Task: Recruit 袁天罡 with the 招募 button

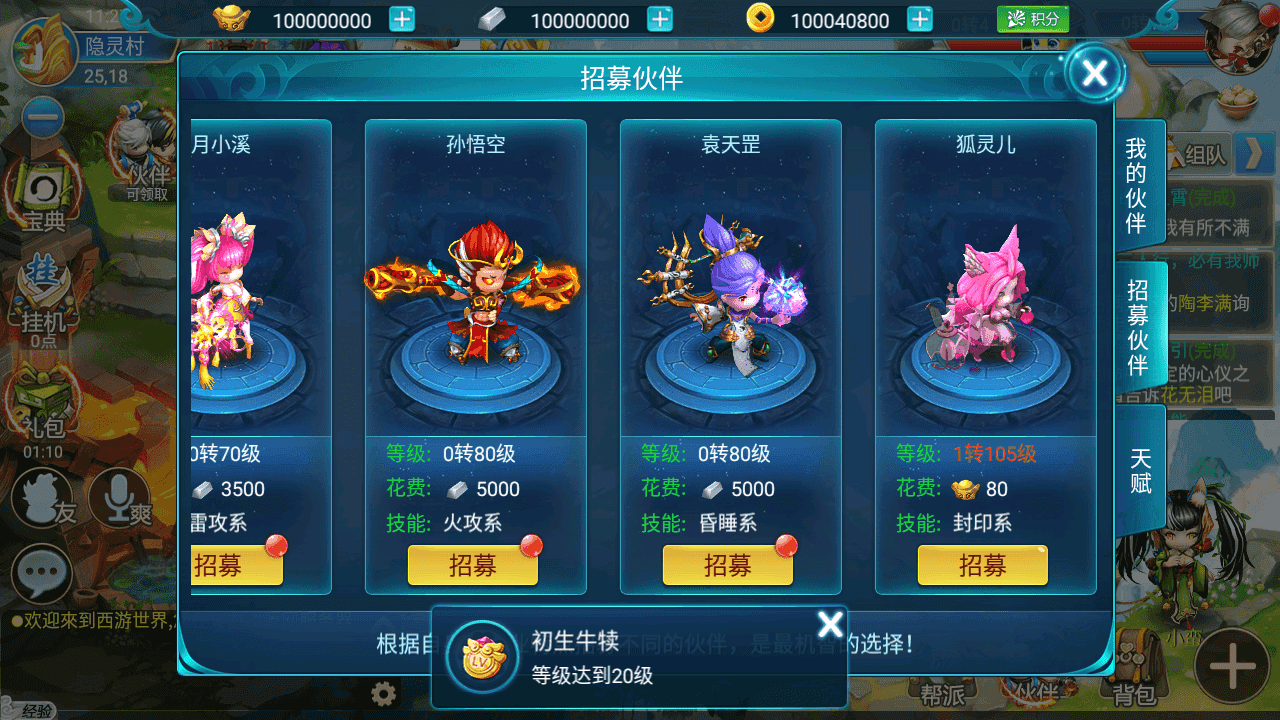Action: [728, 565]
